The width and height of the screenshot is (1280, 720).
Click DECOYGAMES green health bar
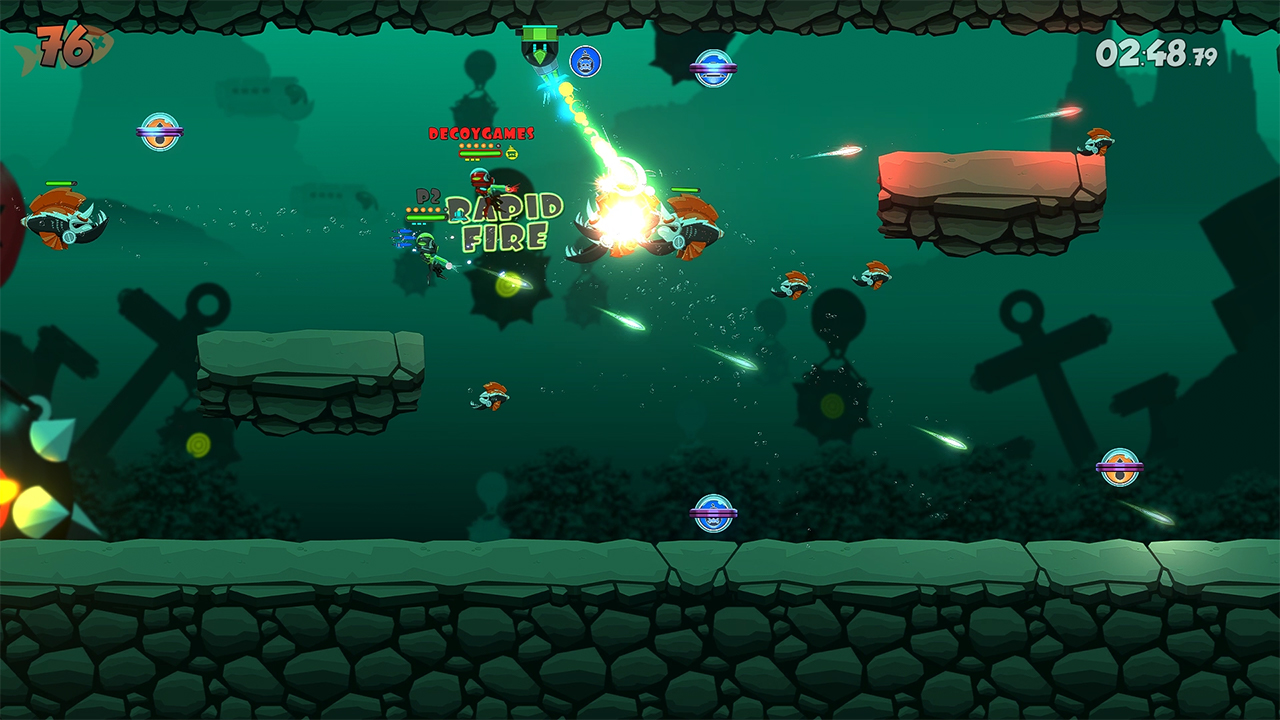coord(480,152)
